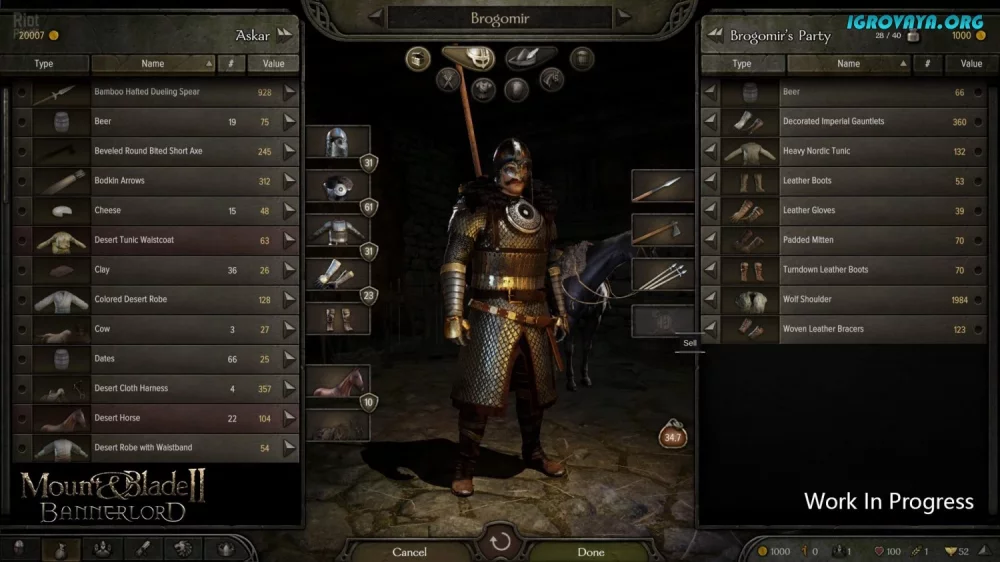
Task: Select the Bamboo Hafted Dueling Spear row
Action: click(x=150, y=92)
